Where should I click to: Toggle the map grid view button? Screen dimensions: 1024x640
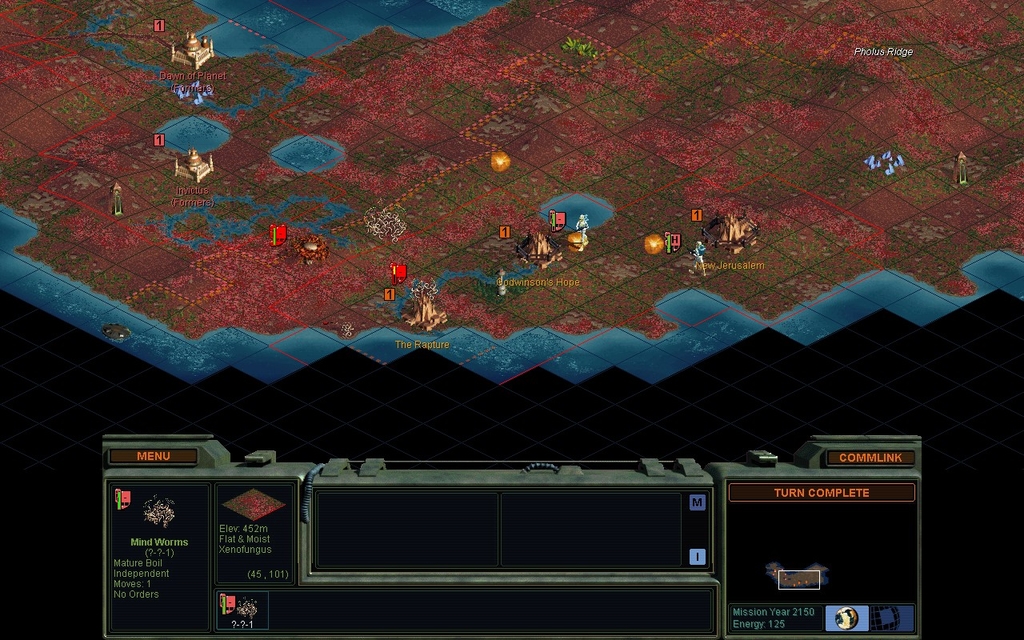(x=884, y=618)
